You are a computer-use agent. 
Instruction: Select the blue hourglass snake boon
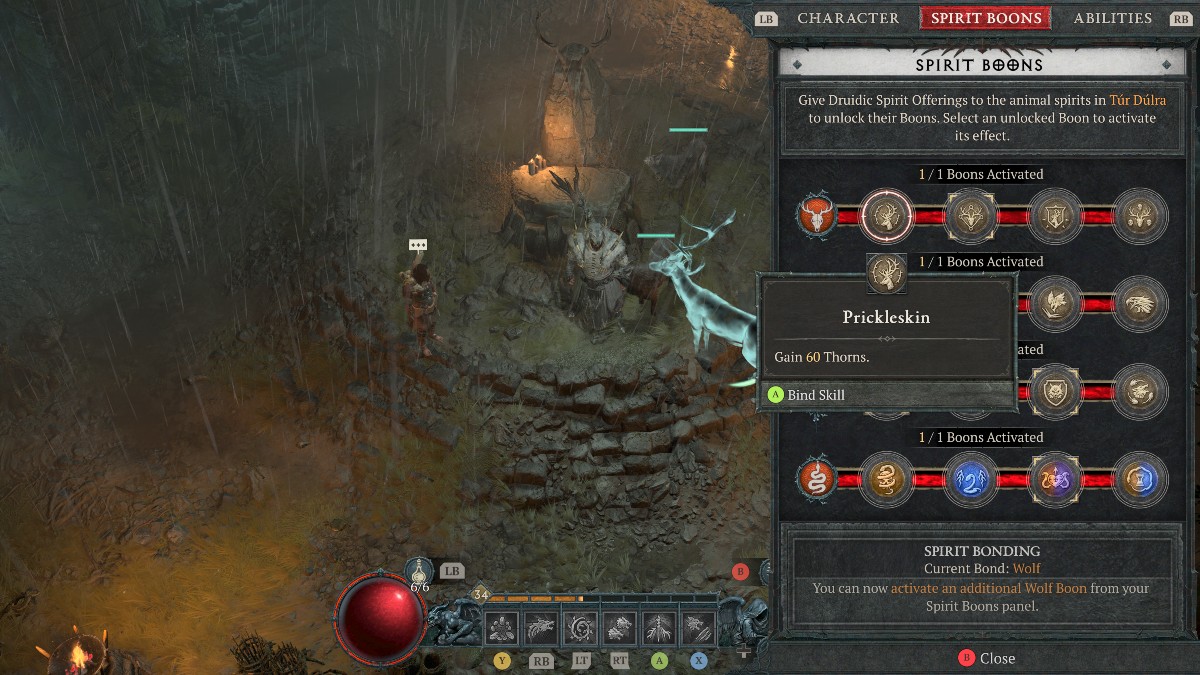pos(1138,479)
